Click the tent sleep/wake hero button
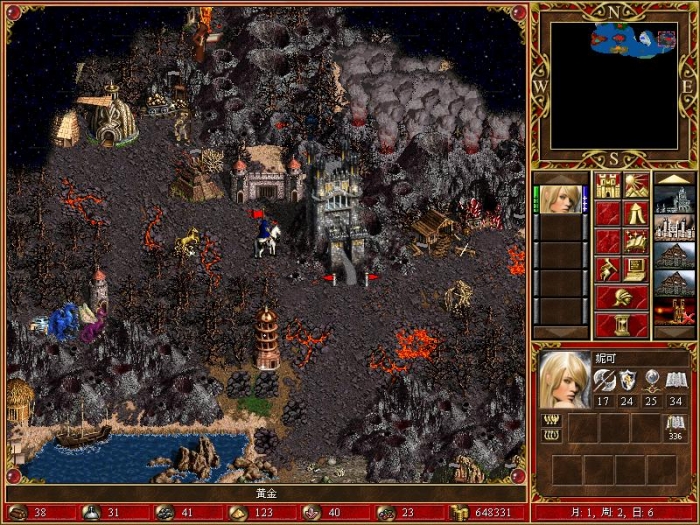This screenshot has width=700, height=525. click(636, 213)
